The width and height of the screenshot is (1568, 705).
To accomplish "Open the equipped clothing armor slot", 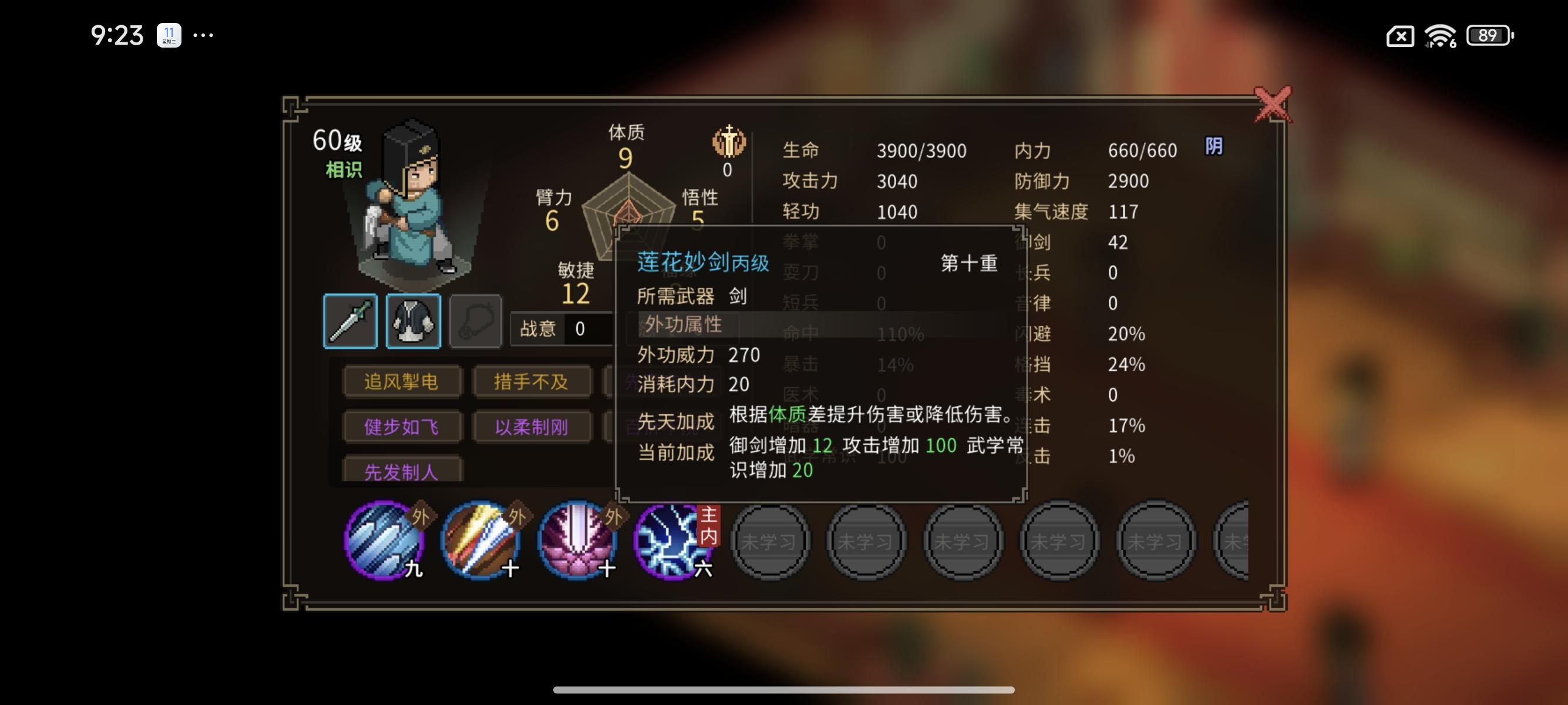I will coord(415,321).
